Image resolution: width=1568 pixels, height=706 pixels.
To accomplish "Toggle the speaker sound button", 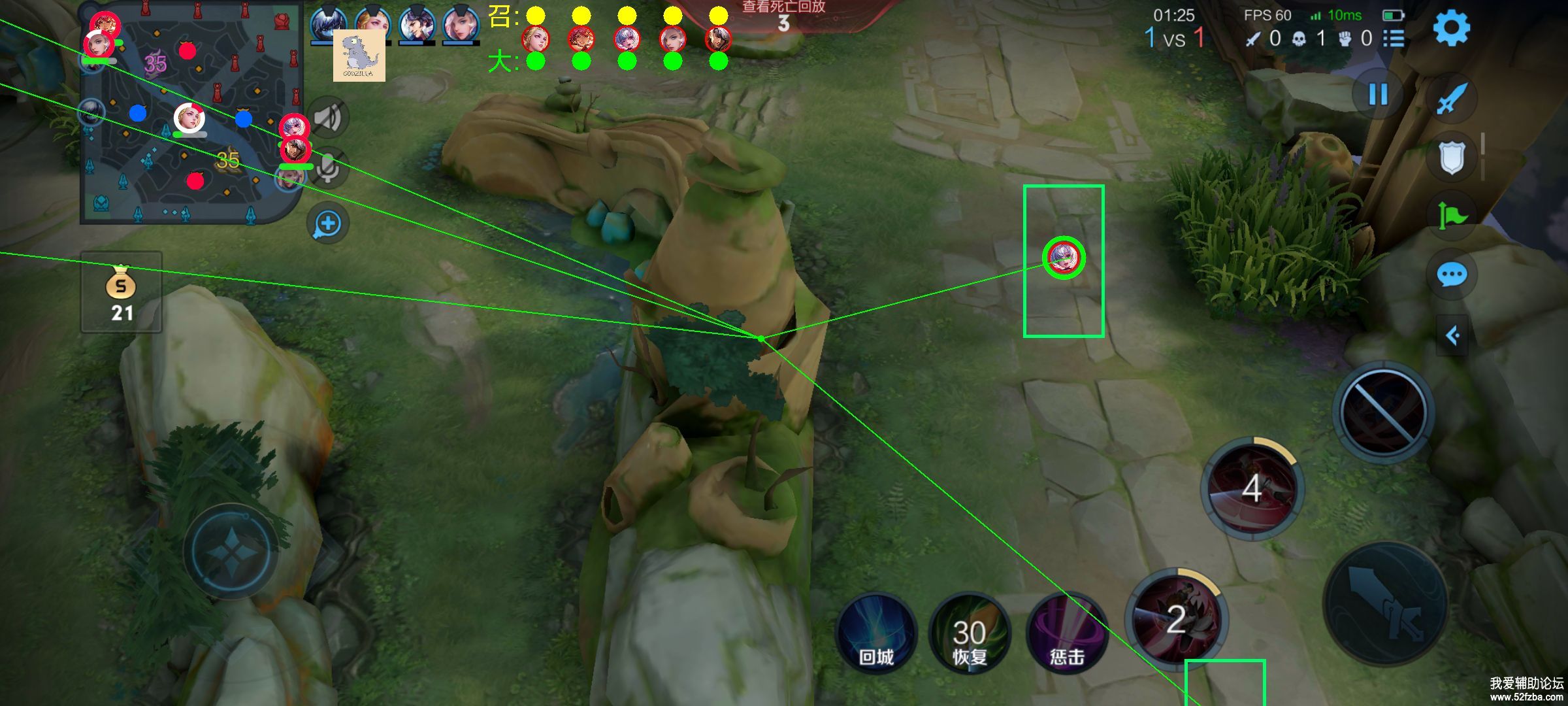I will 328,118.
